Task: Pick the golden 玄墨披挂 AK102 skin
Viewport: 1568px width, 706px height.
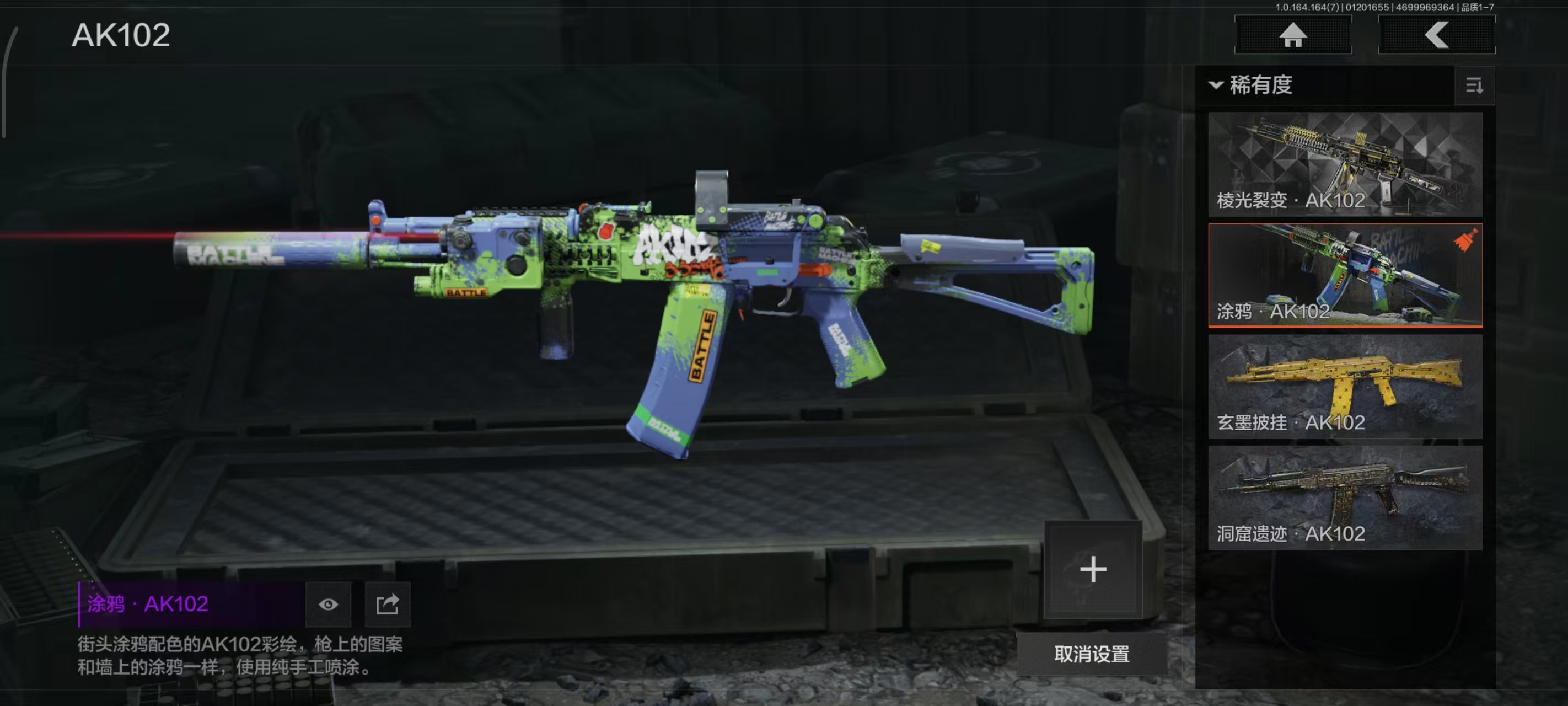Action: pos(1345,386)
